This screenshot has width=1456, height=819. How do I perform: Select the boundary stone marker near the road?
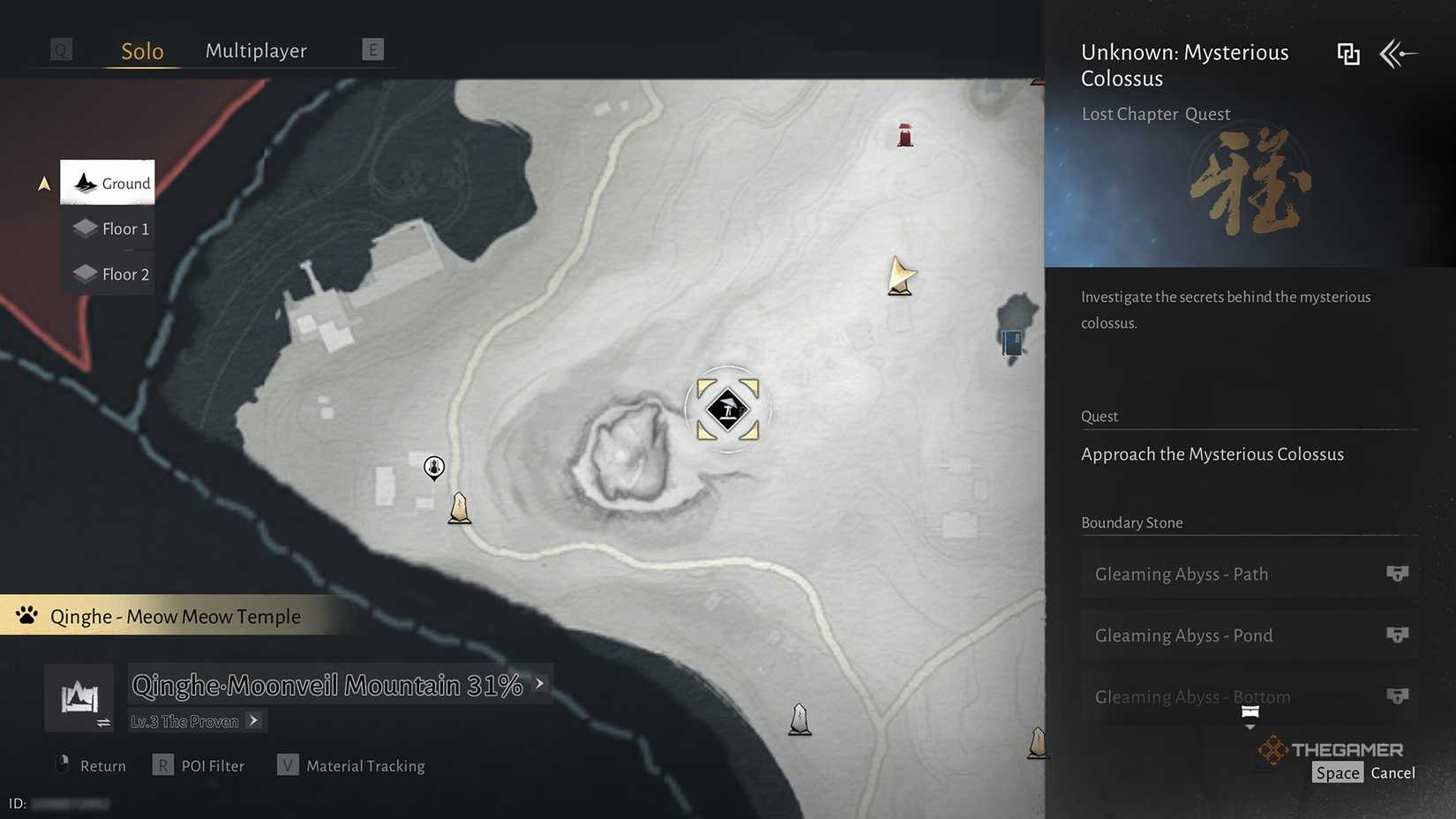pyautogui.click(x=460, y=507)
